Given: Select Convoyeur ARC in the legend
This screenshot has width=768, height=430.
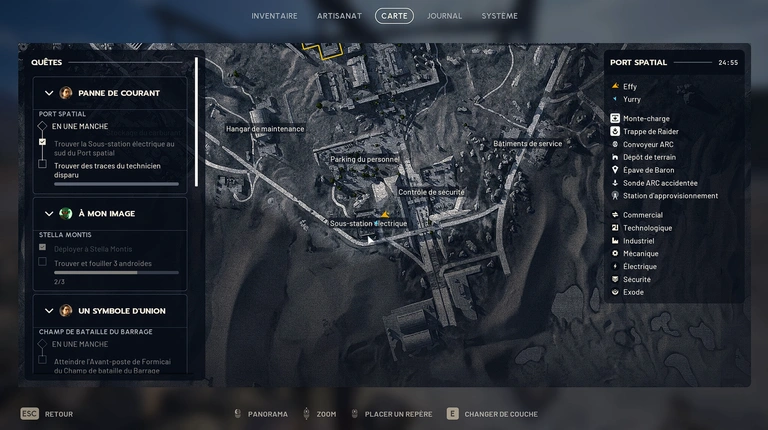Looking at the screenshot, I should tap(648, 145).
